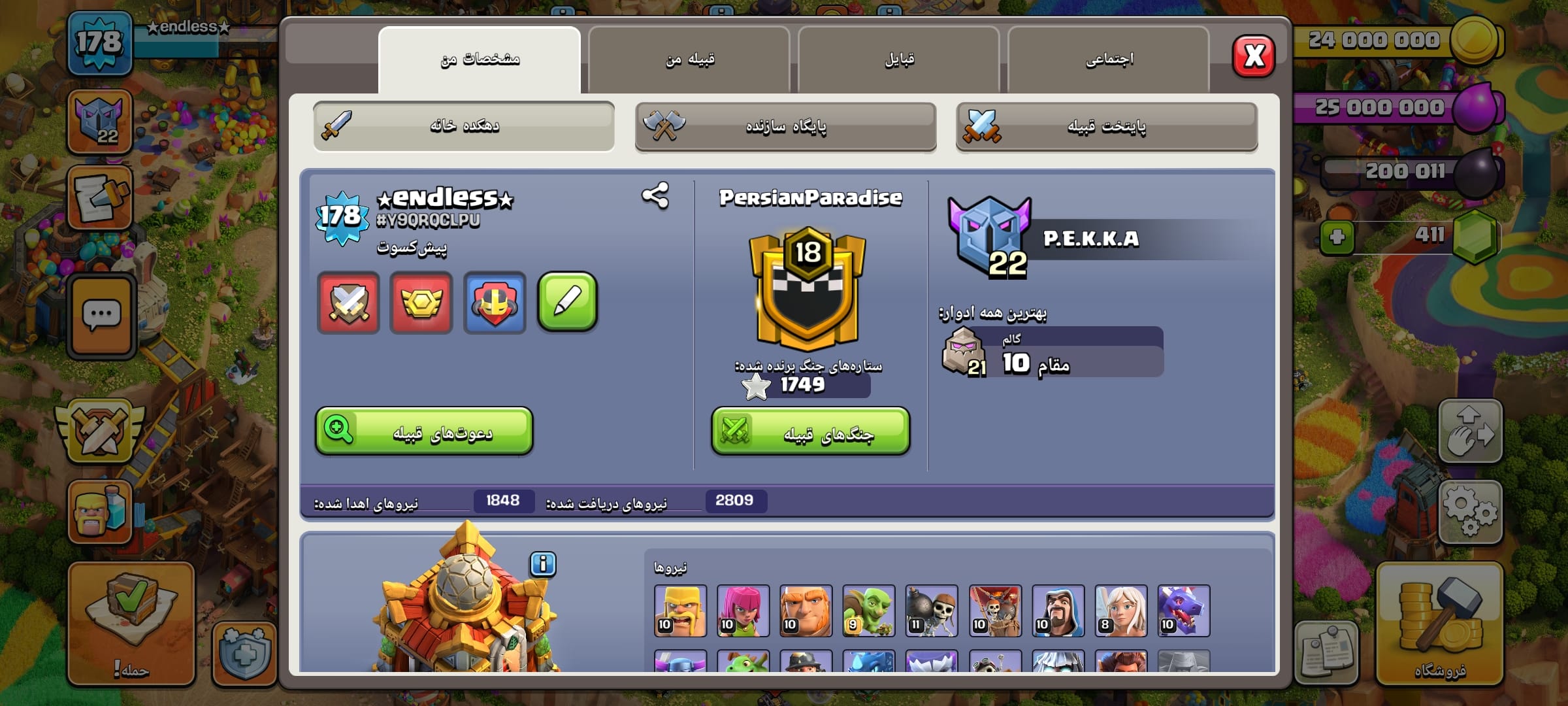
Task: Open دعوت‌های قبیله clan invitations
Action: [424, 431]
